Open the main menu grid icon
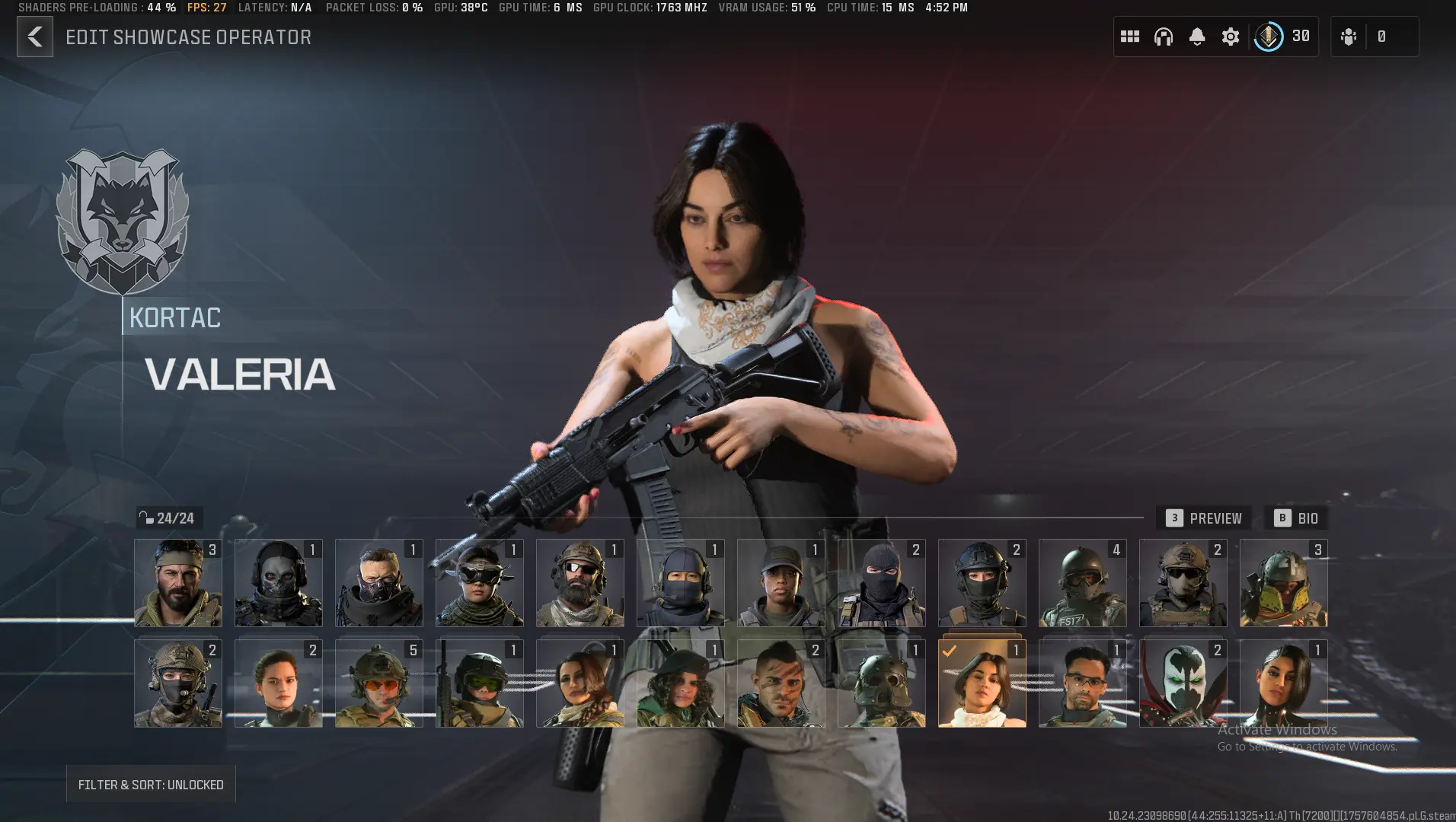 coord(1130,36)
